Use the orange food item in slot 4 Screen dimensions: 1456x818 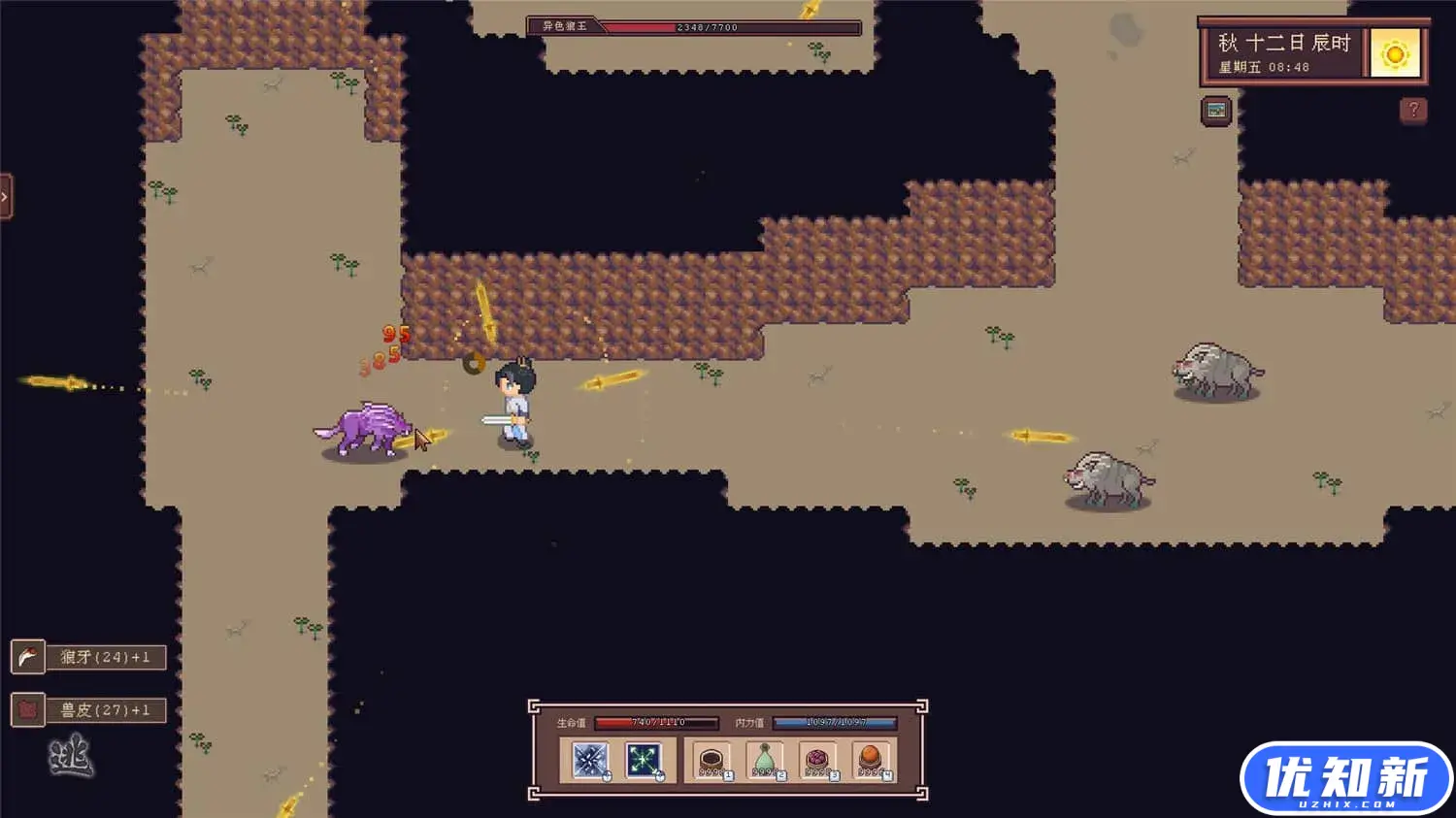point(870,760)
